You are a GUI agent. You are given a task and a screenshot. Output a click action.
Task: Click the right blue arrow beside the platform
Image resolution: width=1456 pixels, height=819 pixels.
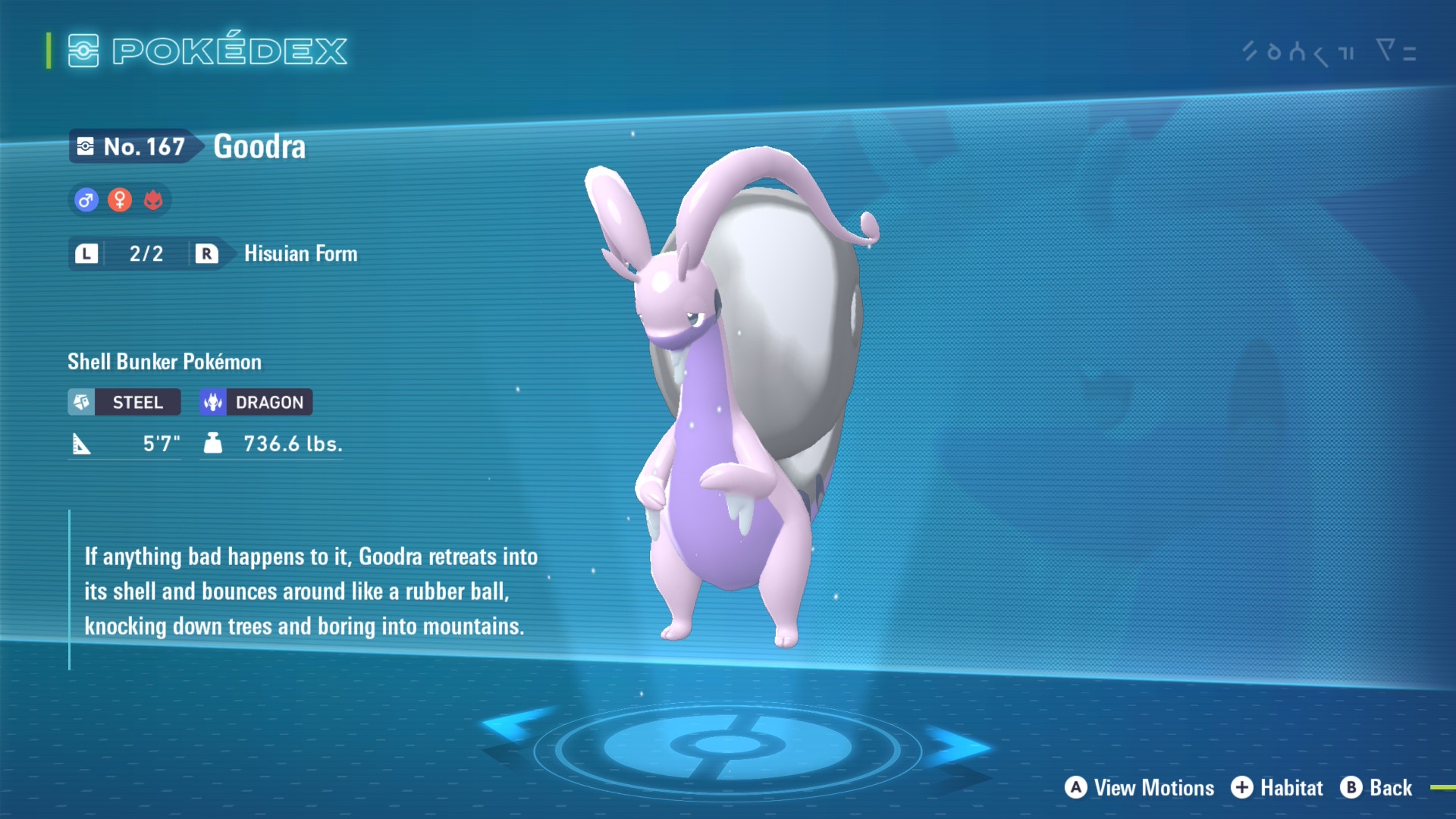(x=958, y=745)
